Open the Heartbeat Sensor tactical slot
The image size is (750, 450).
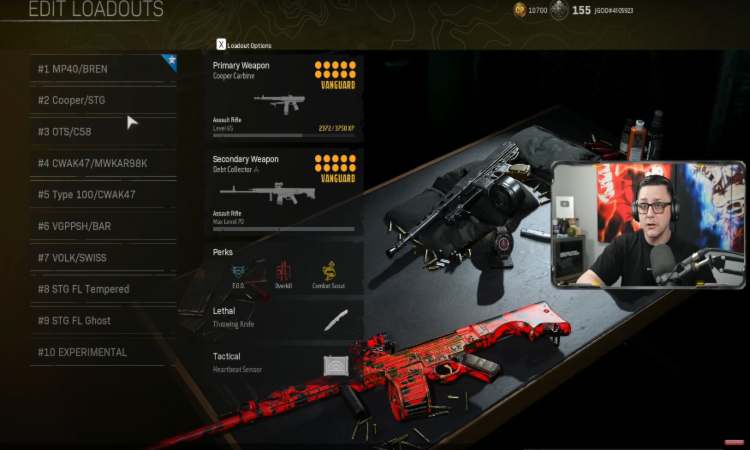[284, 363]
